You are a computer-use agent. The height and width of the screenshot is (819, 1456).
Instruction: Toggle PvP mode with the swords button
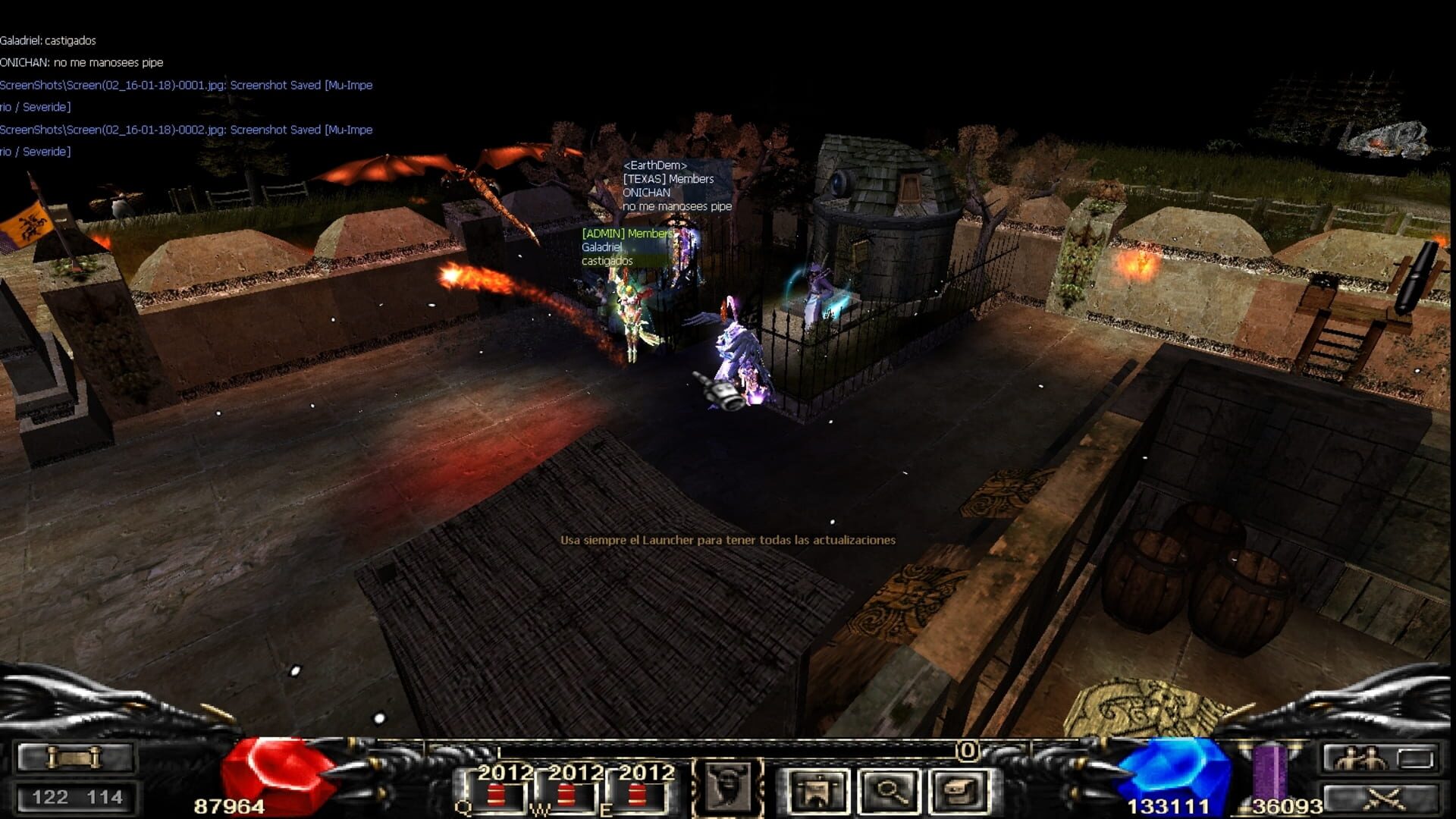tap(1384, 799)
